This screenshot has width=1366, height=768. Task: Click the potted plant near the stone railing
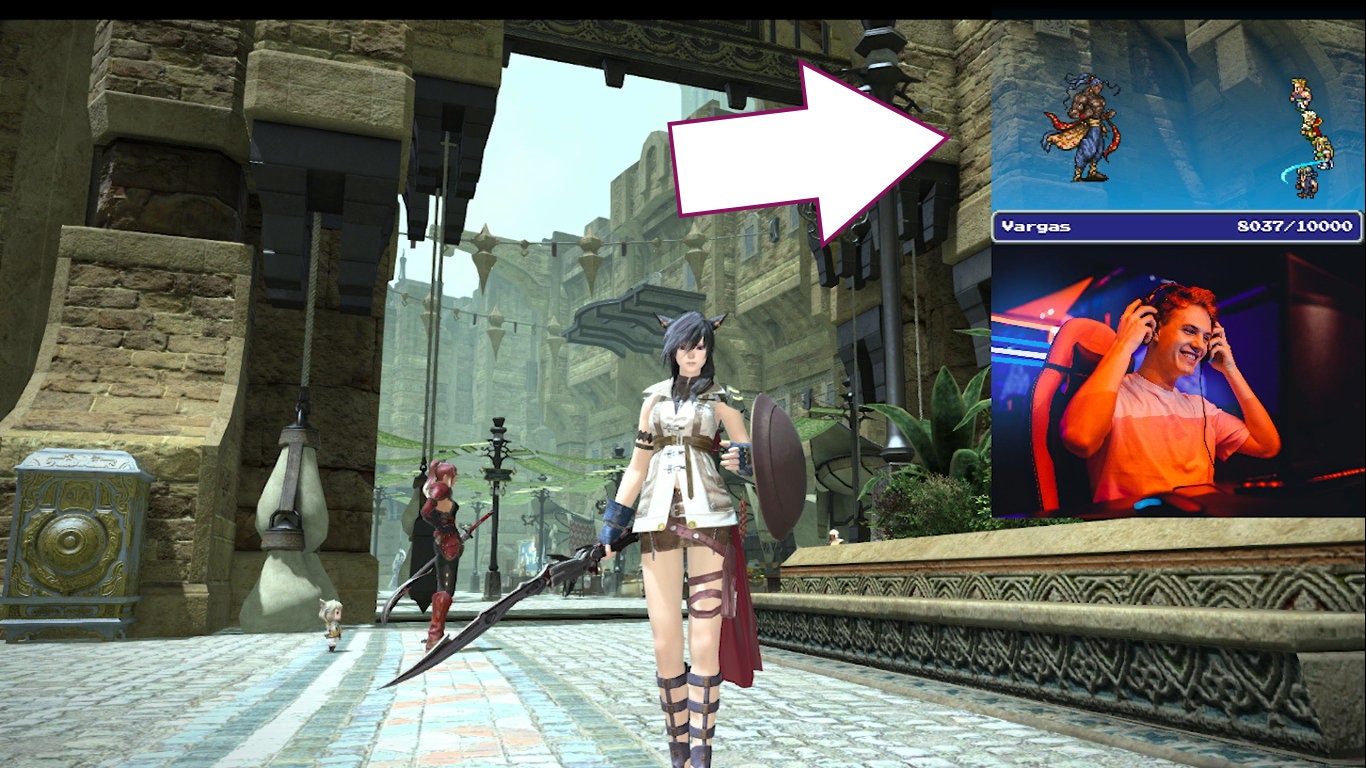point(940,430)
